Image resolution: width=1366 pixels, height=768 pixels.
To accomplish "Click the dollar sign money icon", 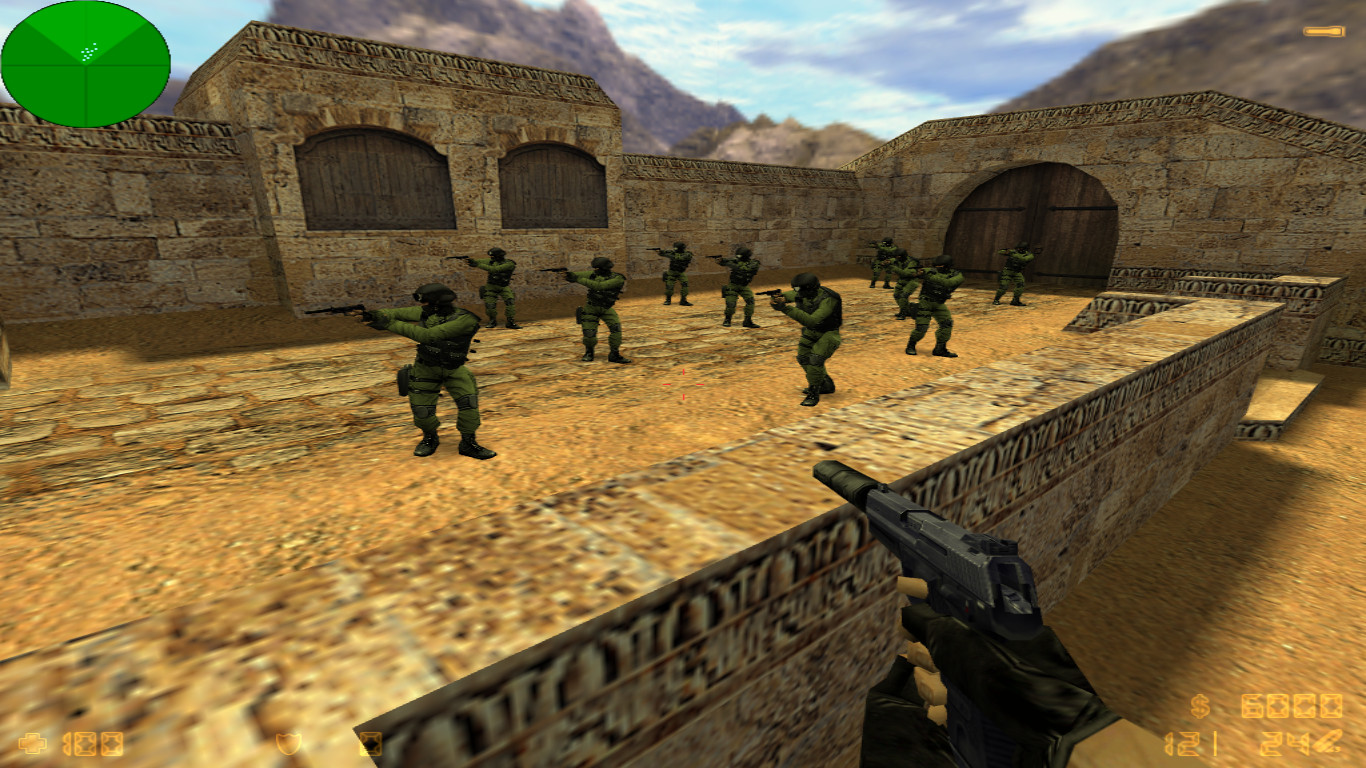I will (1199, 706).
